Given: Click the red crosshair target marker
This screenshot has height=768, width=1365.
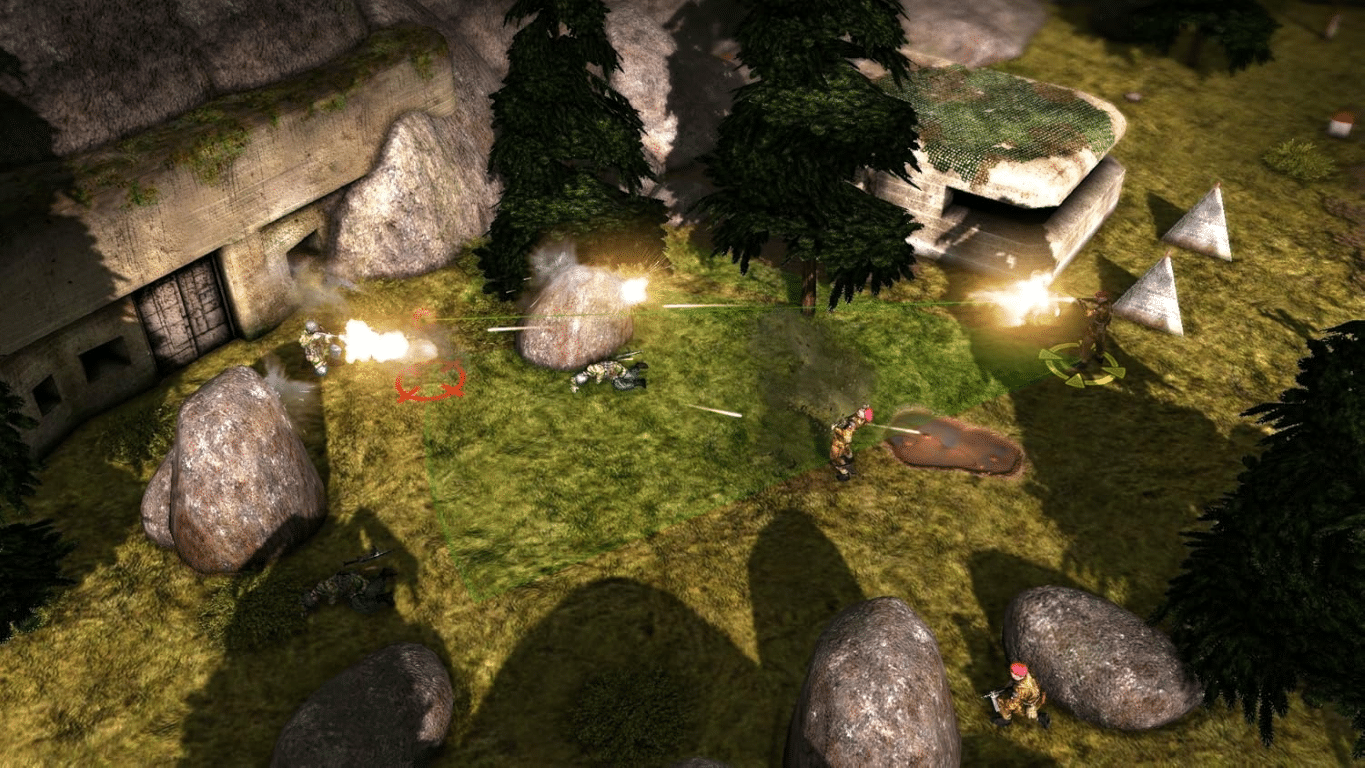Looking at the screenshot, I should tap(431, 383).
